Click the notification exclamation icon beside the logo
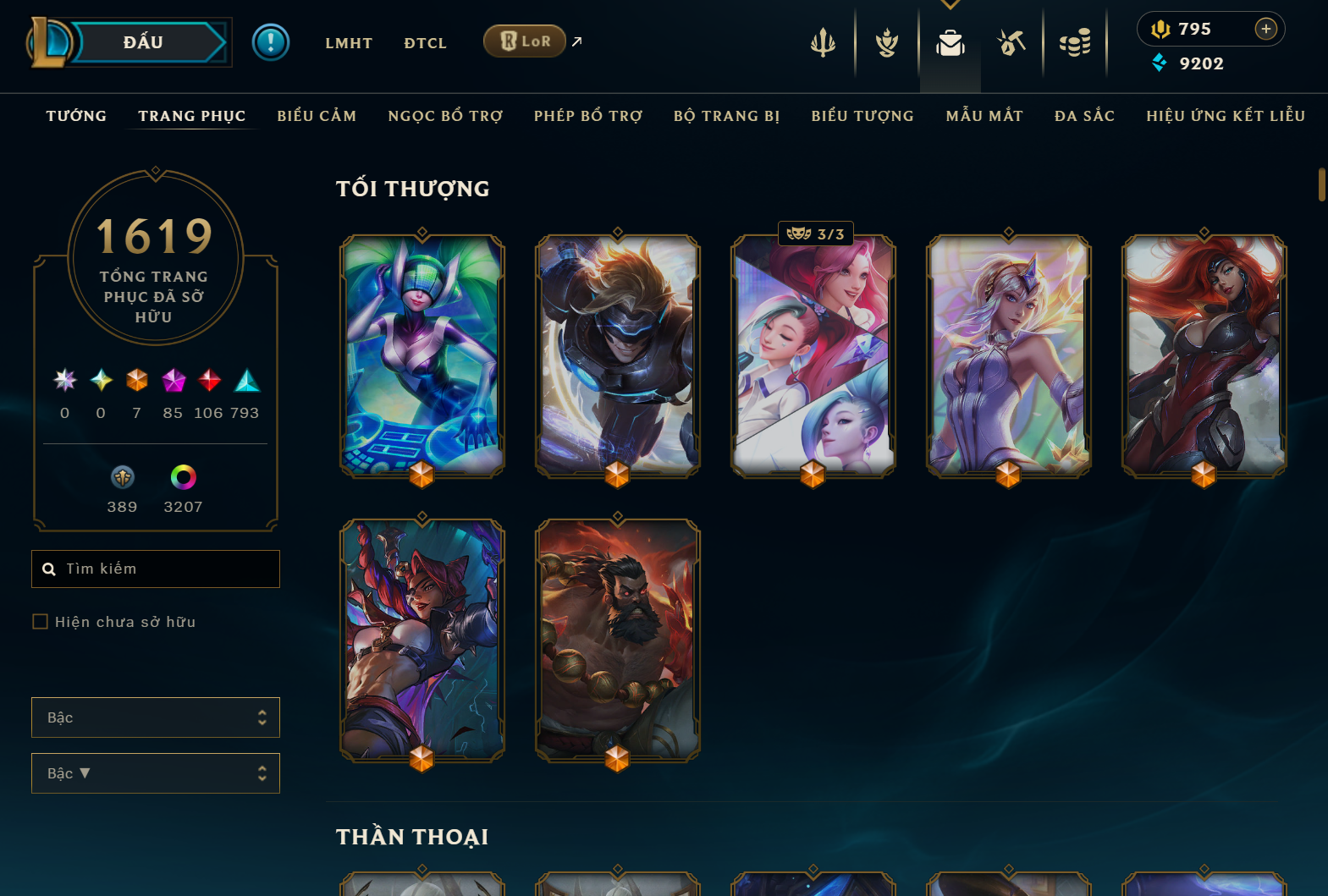 coord(271,41)
